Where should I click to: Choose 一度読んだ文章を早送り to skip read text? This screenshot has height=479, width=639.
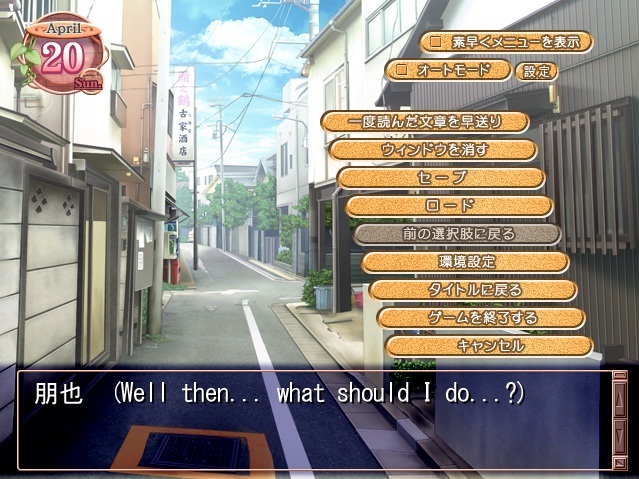pyautogui.click(x=425, y=122)
